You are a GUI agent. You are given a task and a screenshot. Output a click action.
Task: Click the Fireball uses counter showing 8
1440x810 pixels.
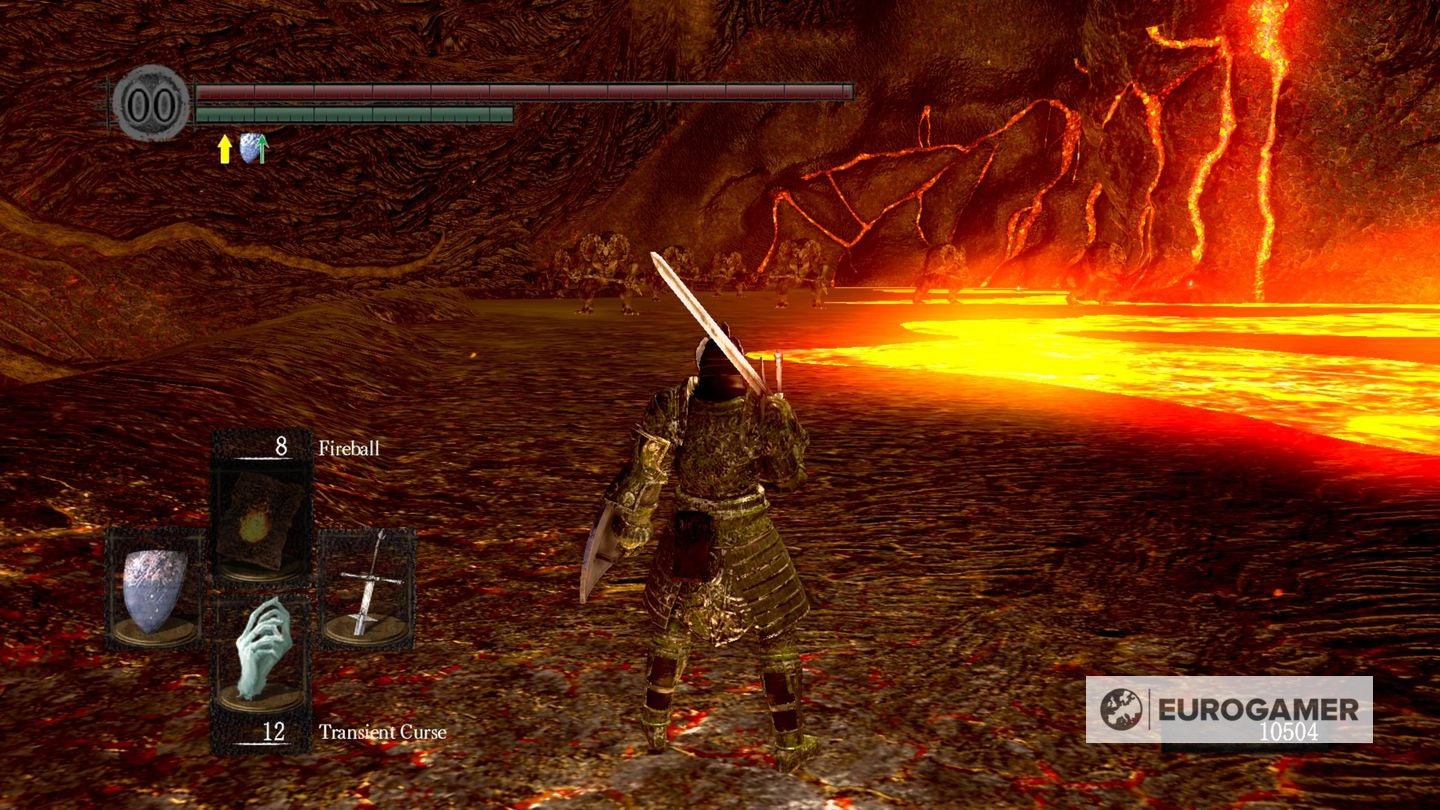pyautogui.click(x=280, y=447)
